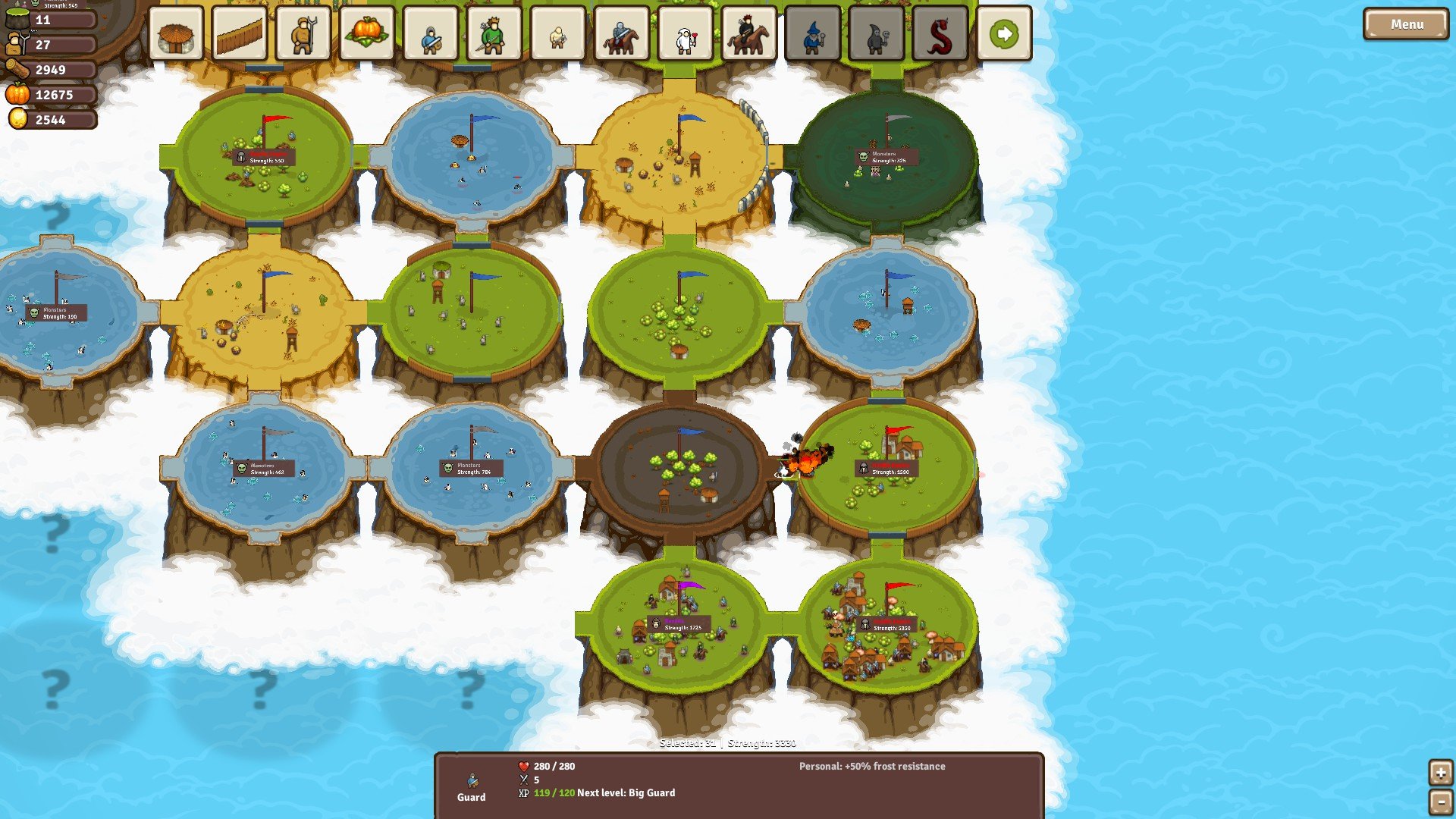Select the greyed-out blue wizard icon
The image size is (1456, 819).
click(813, 34)
